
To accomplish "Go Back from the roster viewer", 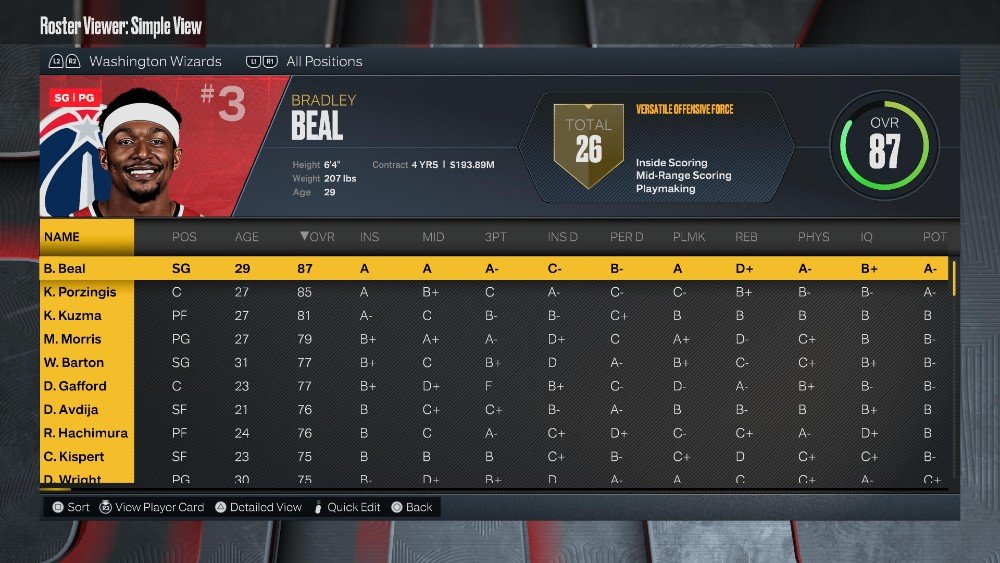I will pos(419,507).
